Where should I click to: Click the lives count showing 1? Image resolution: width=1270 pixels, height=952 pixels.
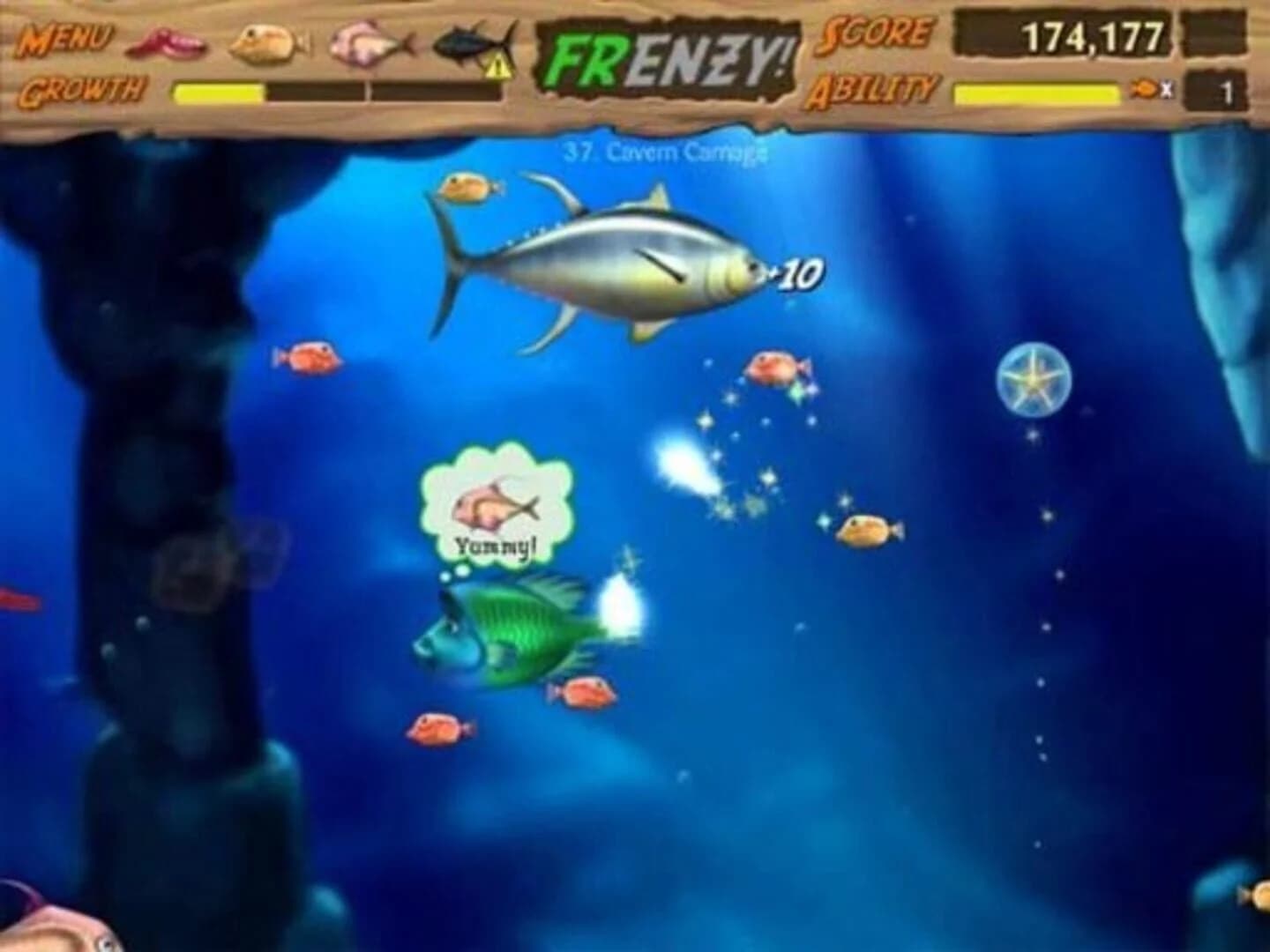pos(1228,89)
